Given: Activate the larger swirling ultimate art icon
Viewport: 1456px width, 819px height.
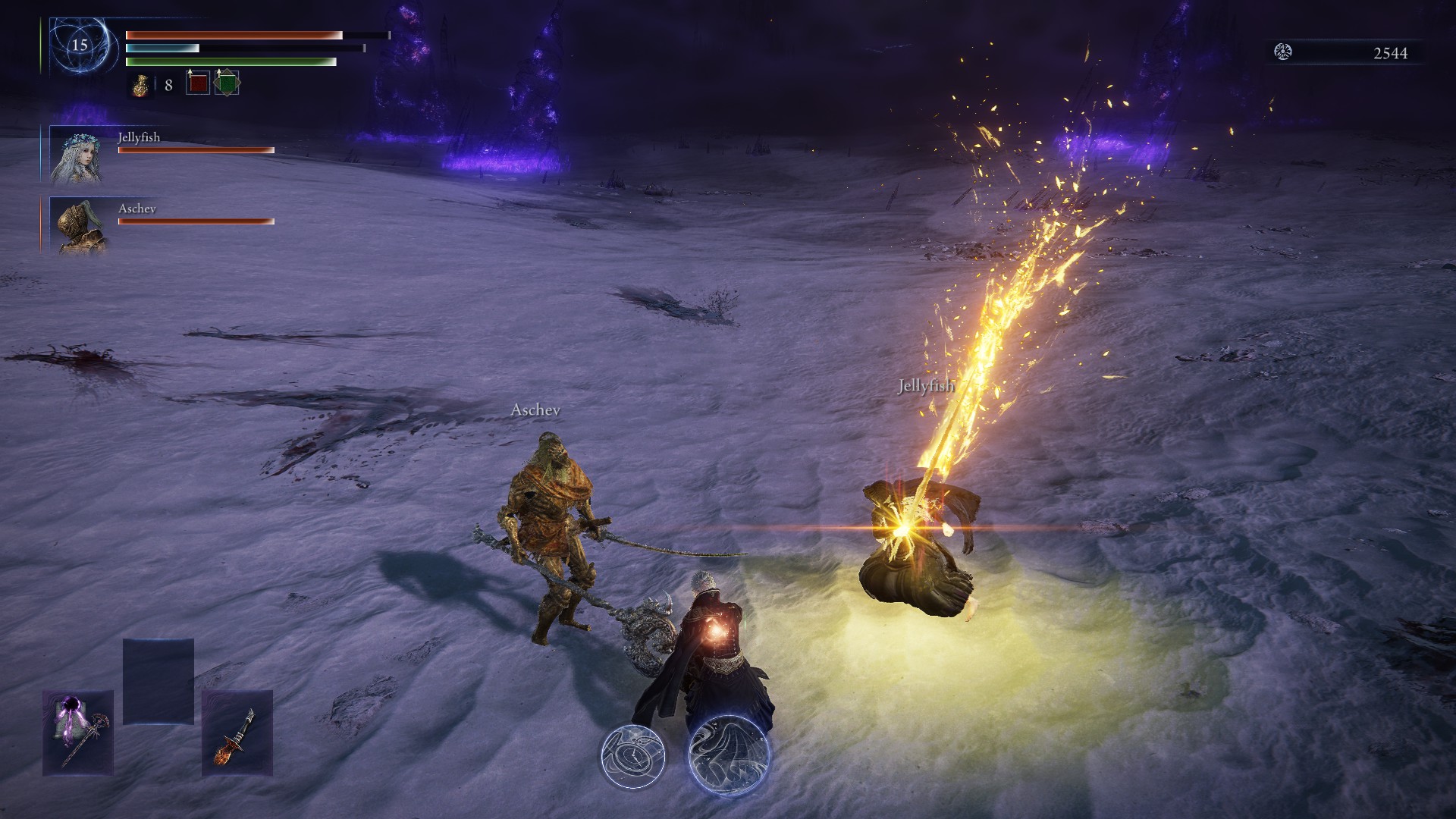Looking at the screenshot, I should pos(729,755).
